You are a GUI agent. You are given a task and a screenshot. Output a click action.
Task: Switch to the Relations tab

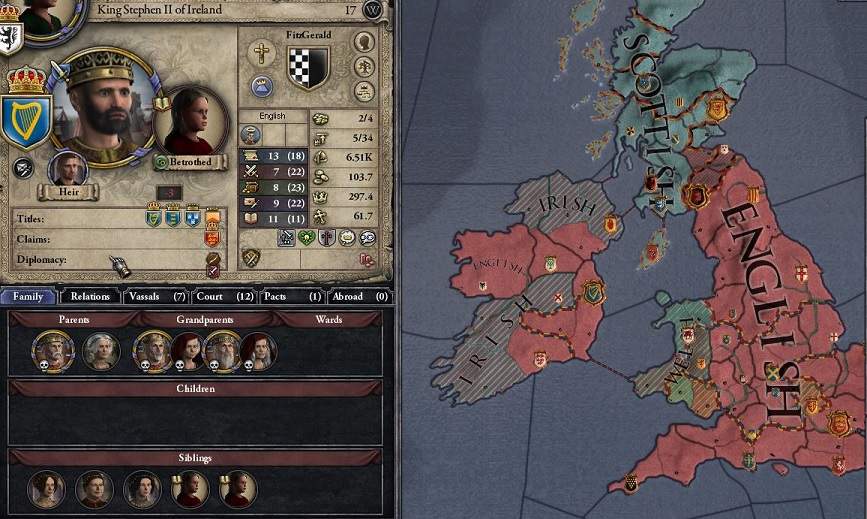point(90,296)
